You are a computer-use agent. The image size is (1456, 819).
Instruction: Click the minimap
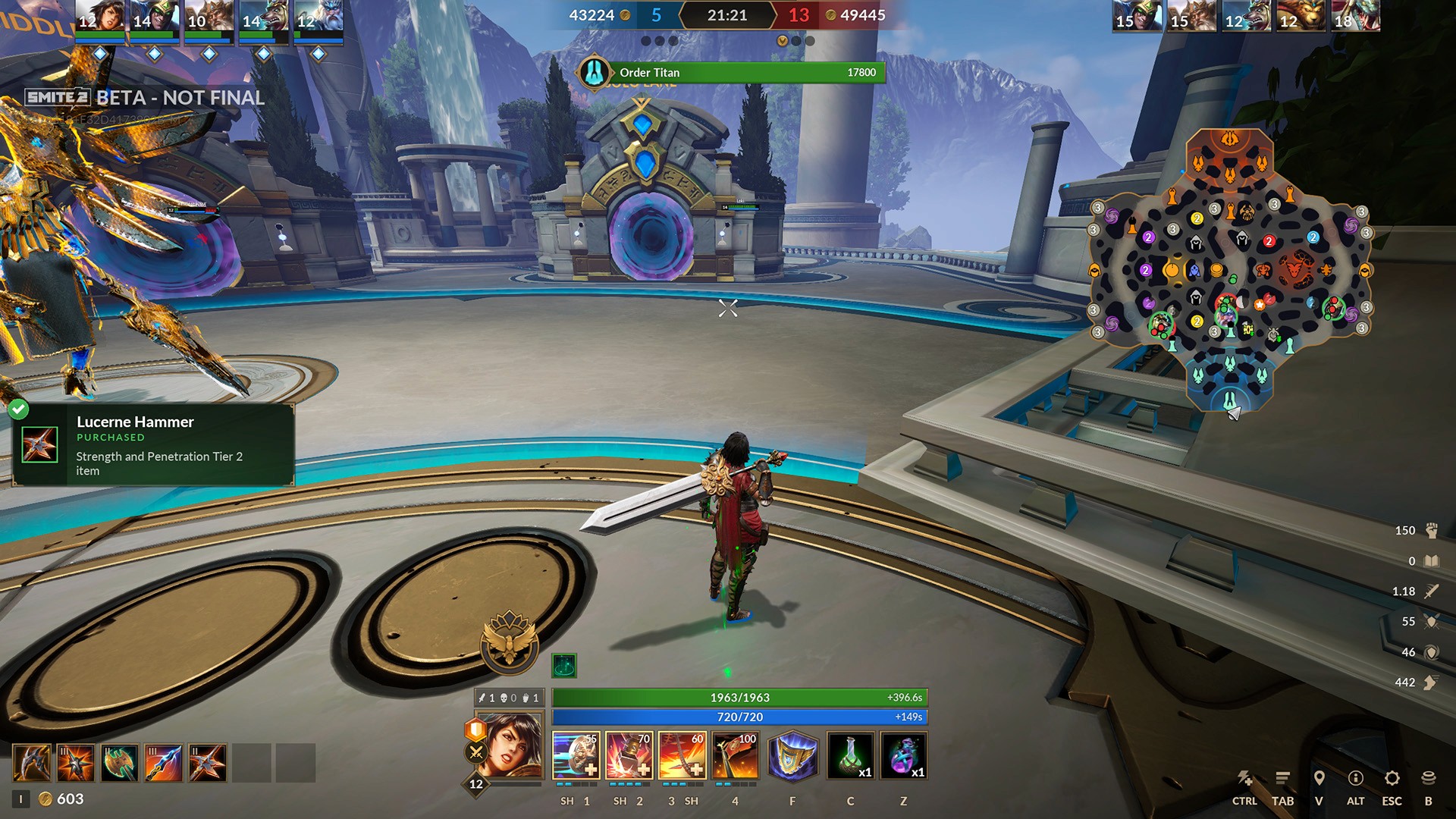point(1229,269)
